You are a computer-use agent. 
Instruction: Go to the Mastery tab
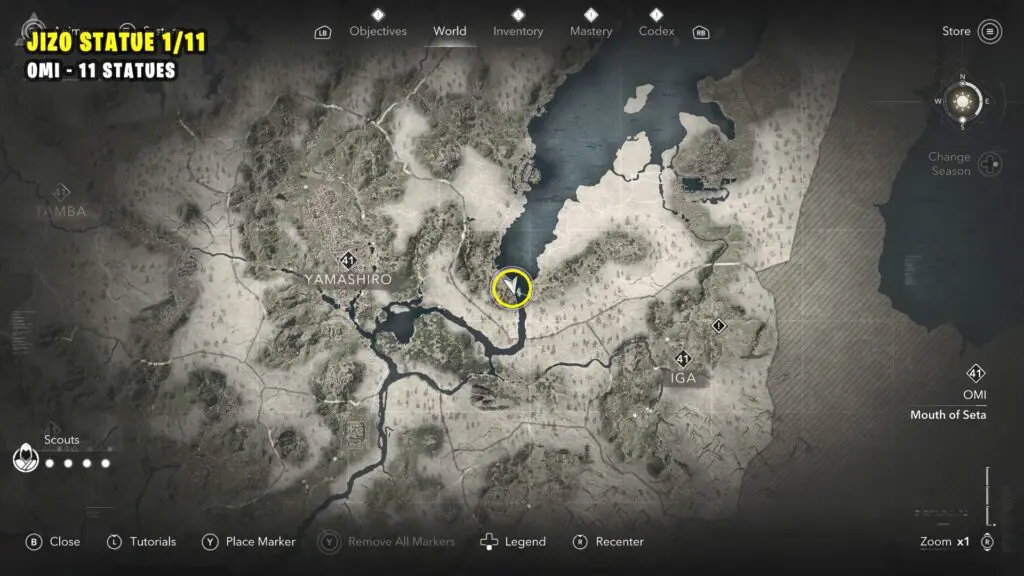591,31
